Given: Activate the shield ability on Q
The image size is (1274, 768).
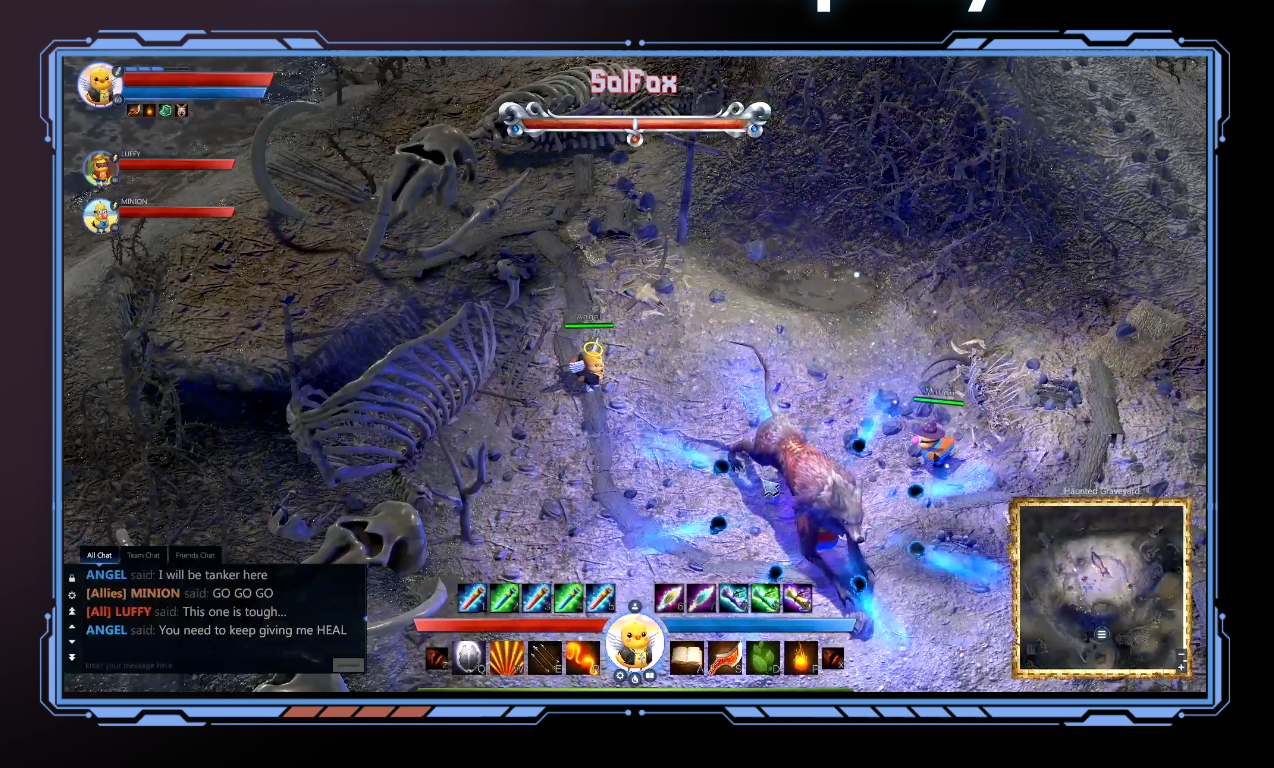Looking at the screenshot, I should coord(468,657).
